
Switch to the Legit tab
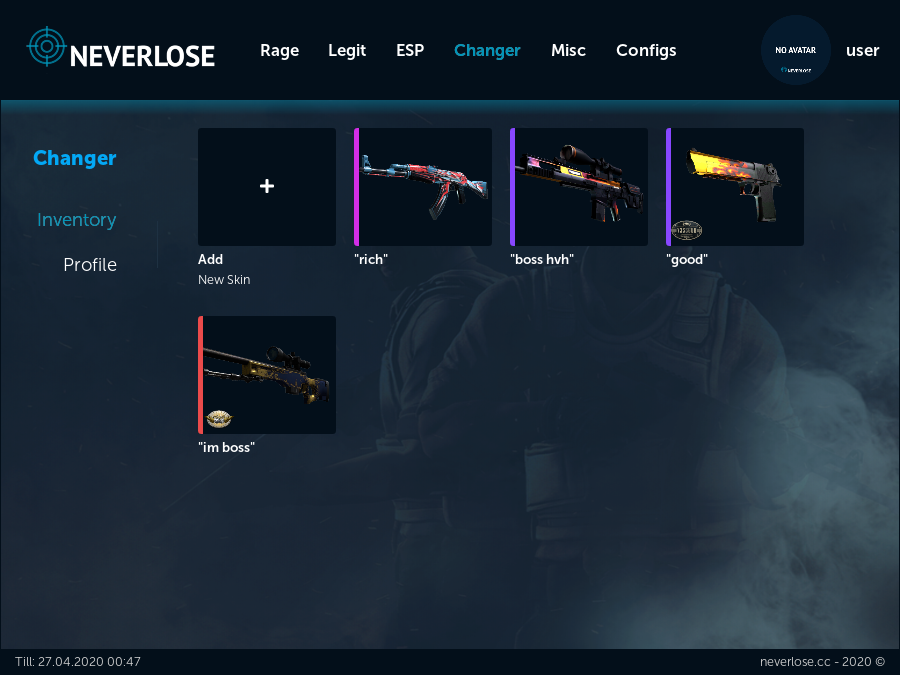[347, 50]
